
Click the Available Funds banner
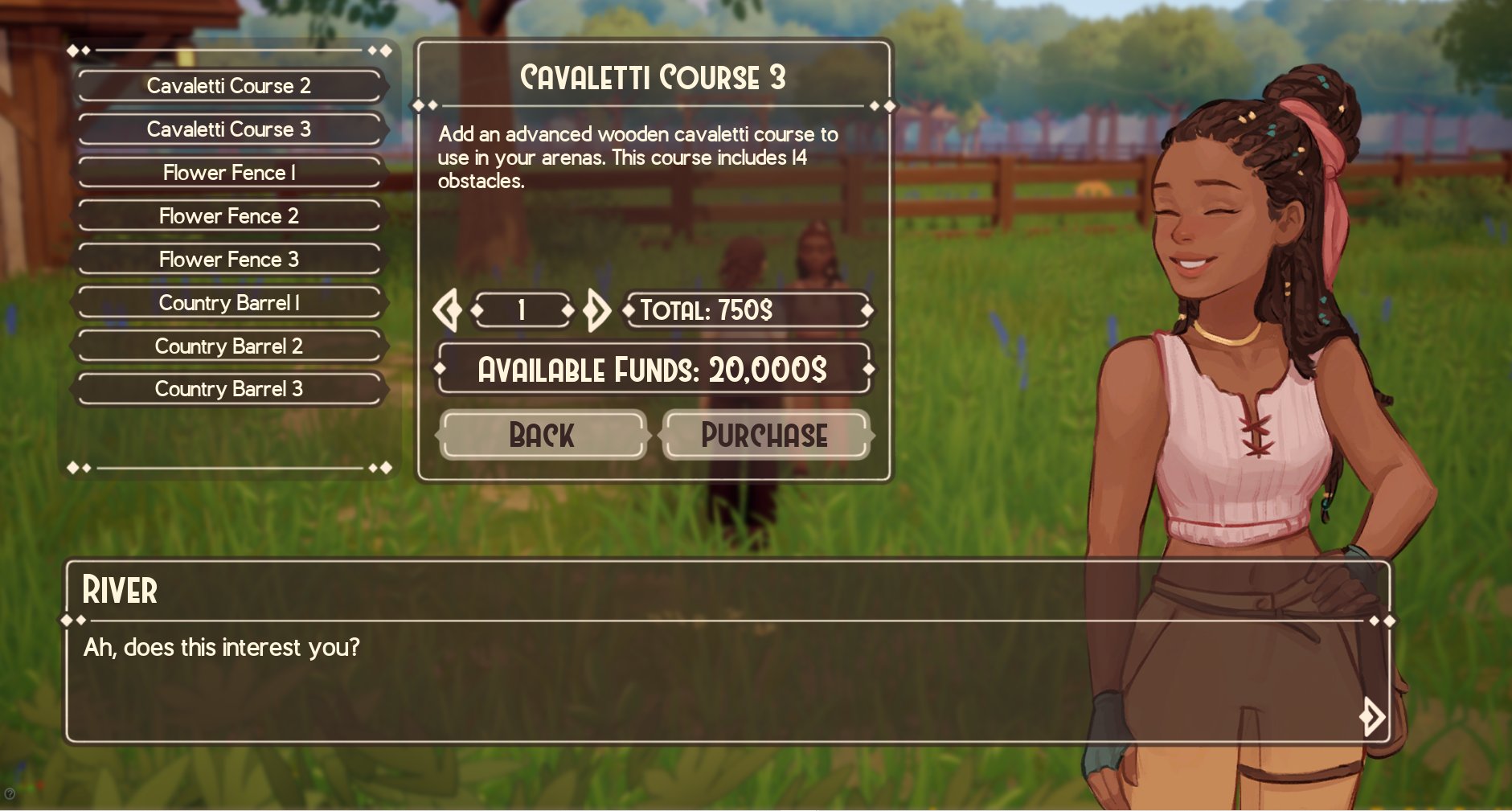[653, 369]
